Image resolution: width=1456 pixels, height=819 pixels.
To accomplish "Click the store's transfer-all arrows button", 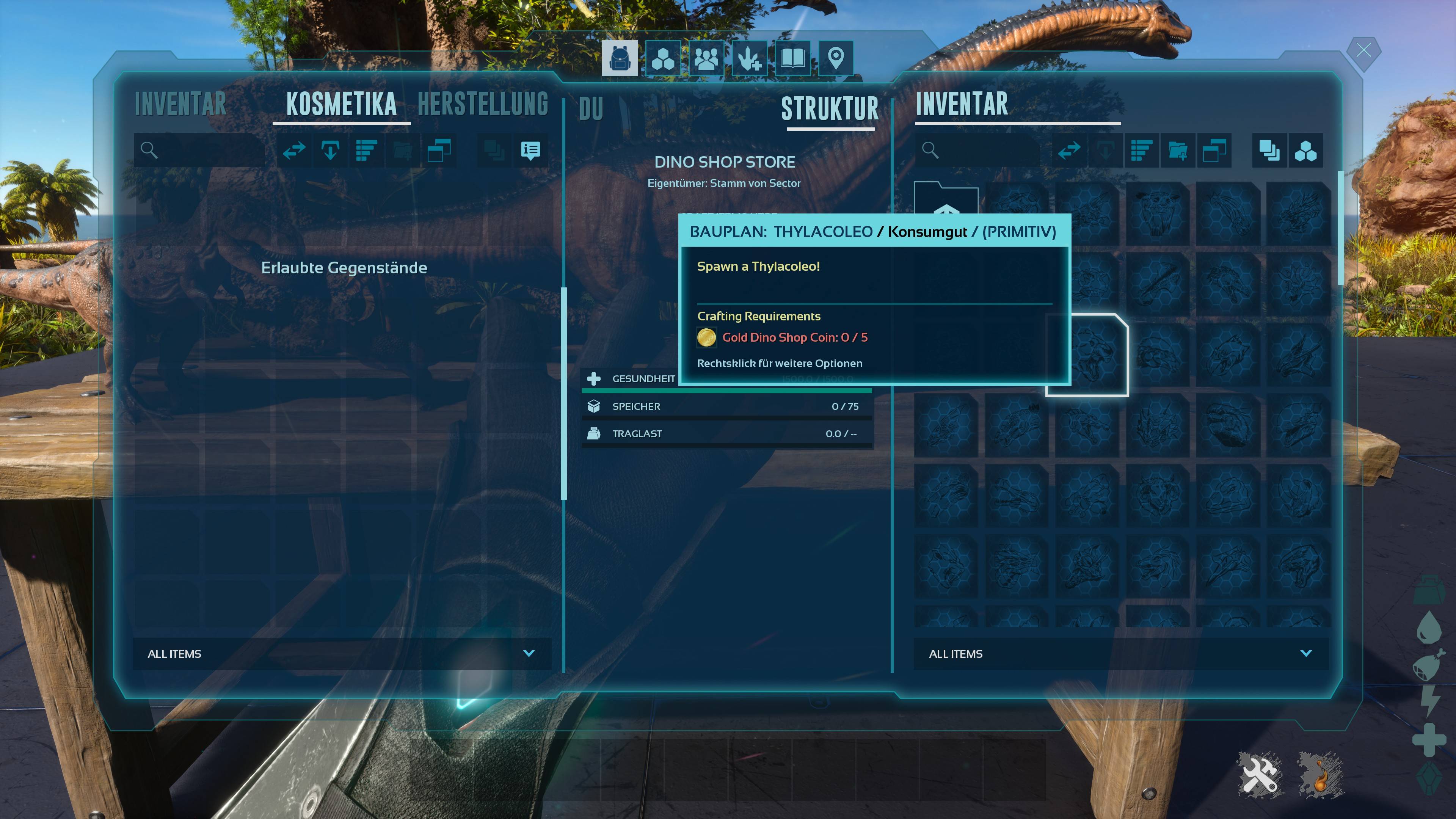I will [x=1069, y=151].
